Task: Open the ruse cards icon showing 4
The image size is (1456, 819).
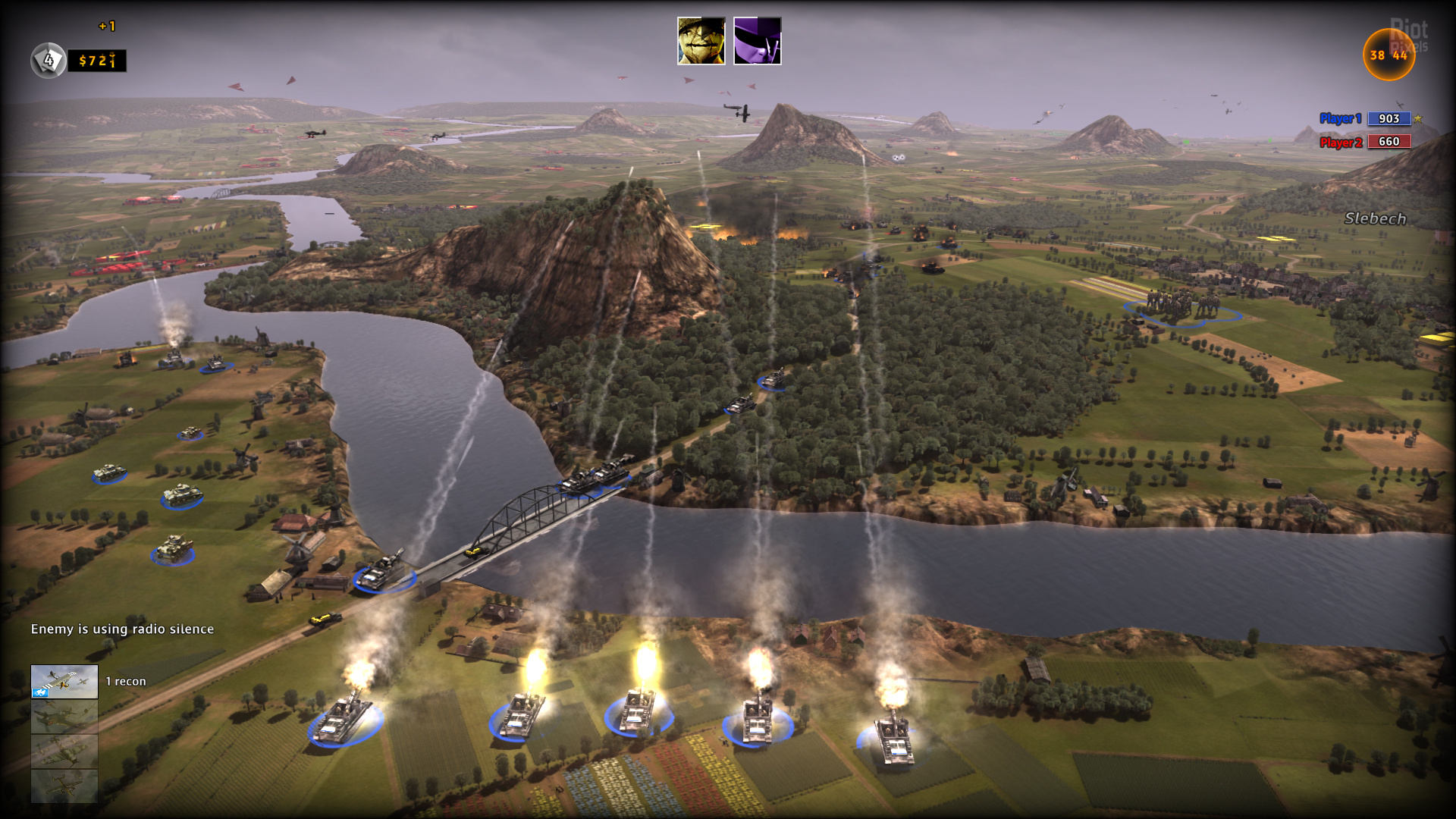Action: tap(48, 61)
